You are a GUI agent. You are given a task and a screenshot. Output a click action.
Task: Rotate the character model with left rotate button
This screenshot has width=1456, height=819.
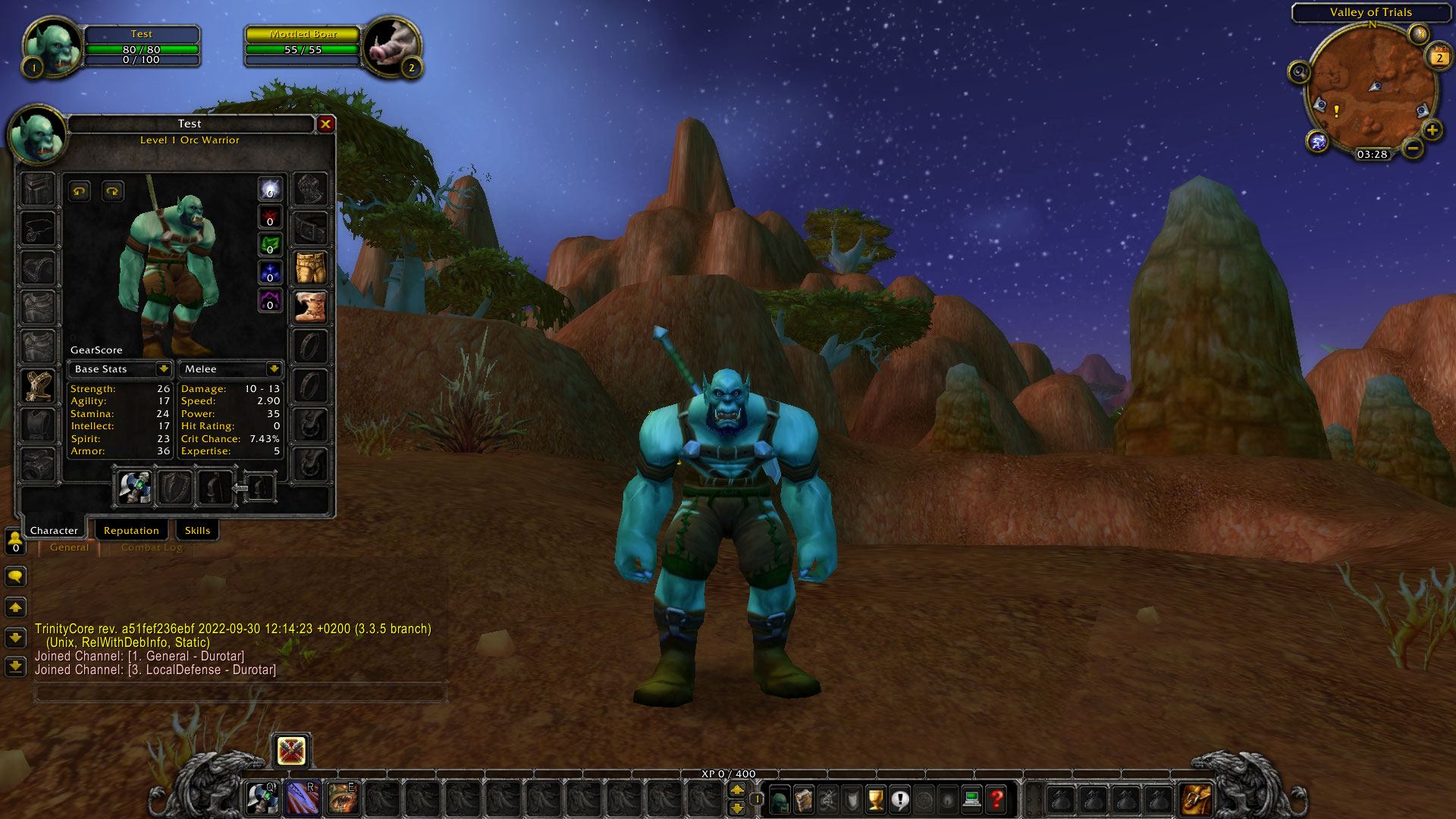(79, 190)
